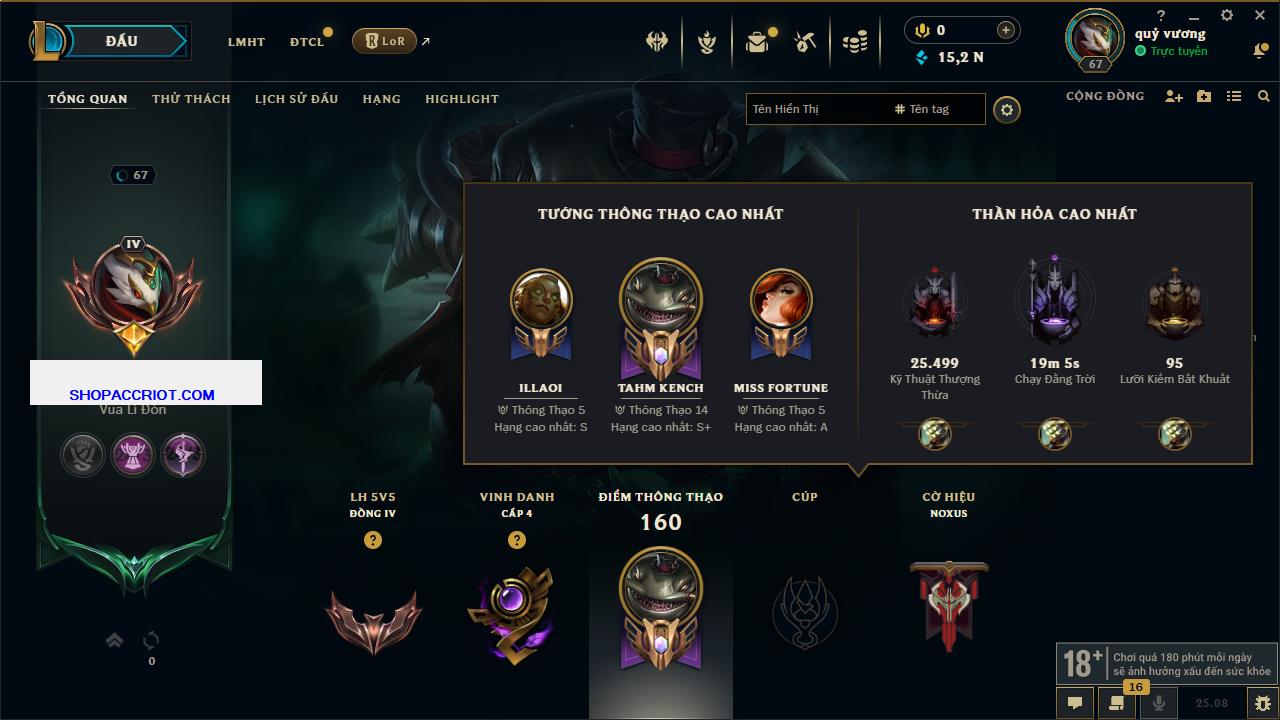View the HIGHLIGHT tab
This screenshot has width=1280, height=720.
click(461, 99)
